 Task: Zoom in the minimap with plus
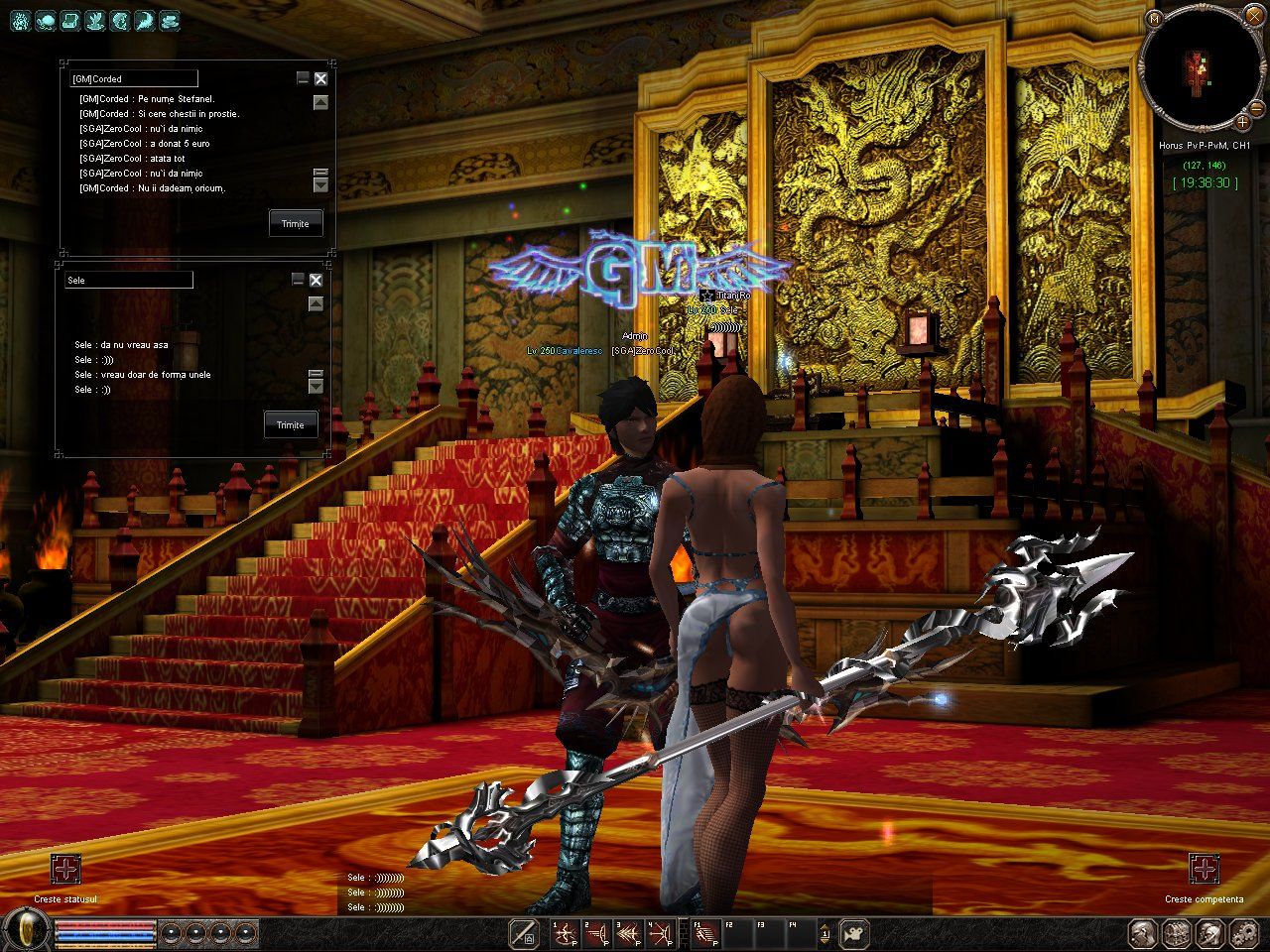coord(1241,122)
